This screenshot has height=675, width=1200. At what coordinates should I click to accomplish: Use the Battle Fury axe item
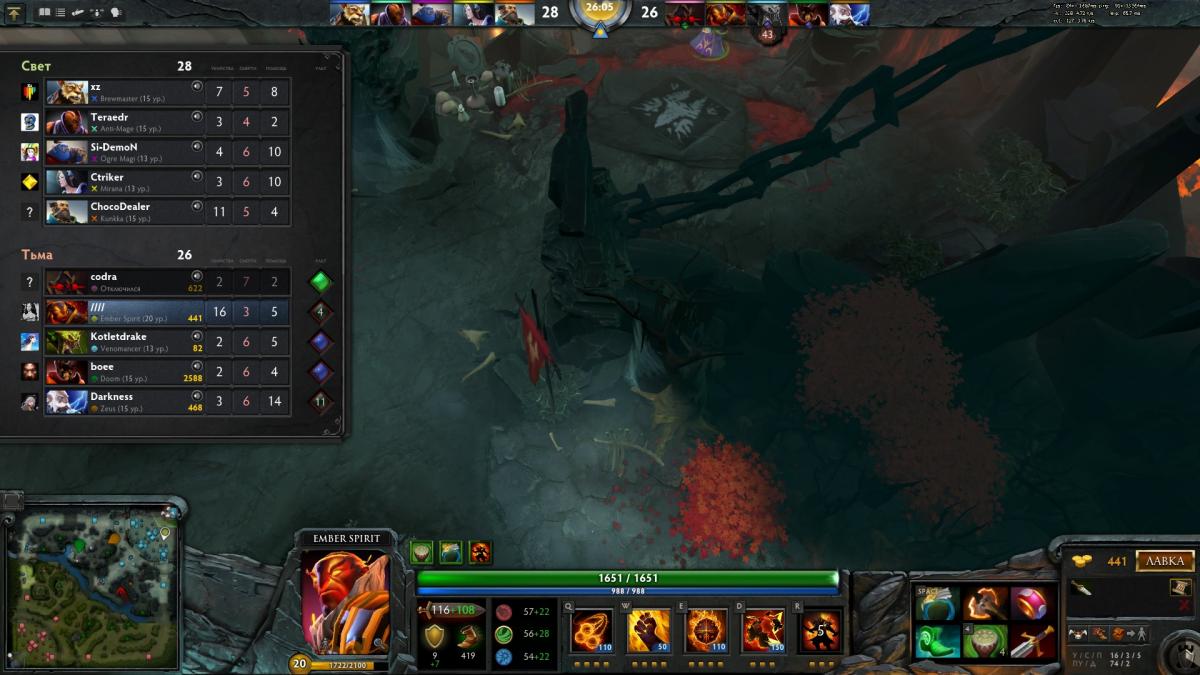point(985,604)
